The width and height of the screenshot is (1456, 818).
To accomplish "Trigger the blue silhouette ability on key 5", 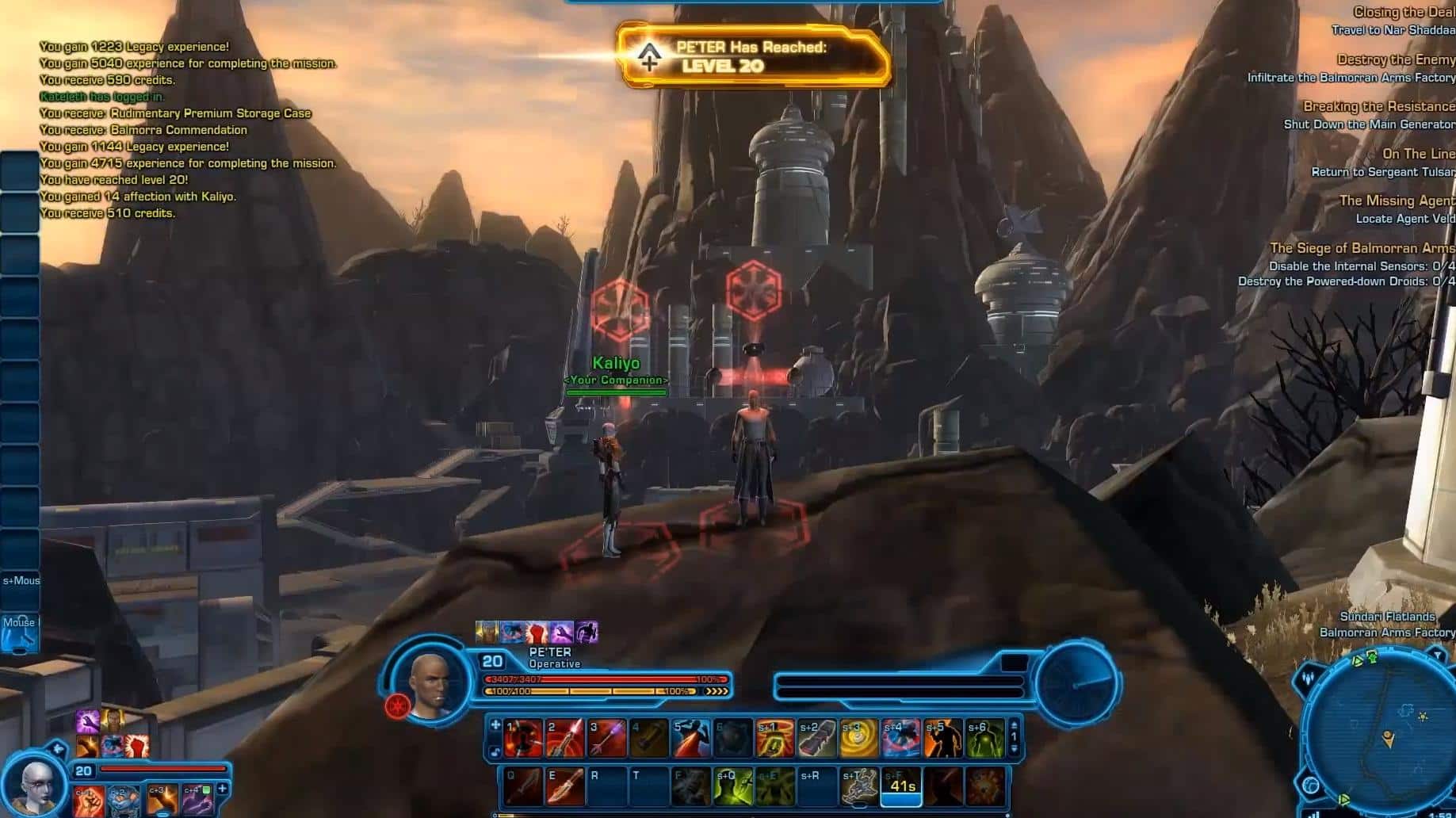I will pyautogui.click(x=691, y=739).
